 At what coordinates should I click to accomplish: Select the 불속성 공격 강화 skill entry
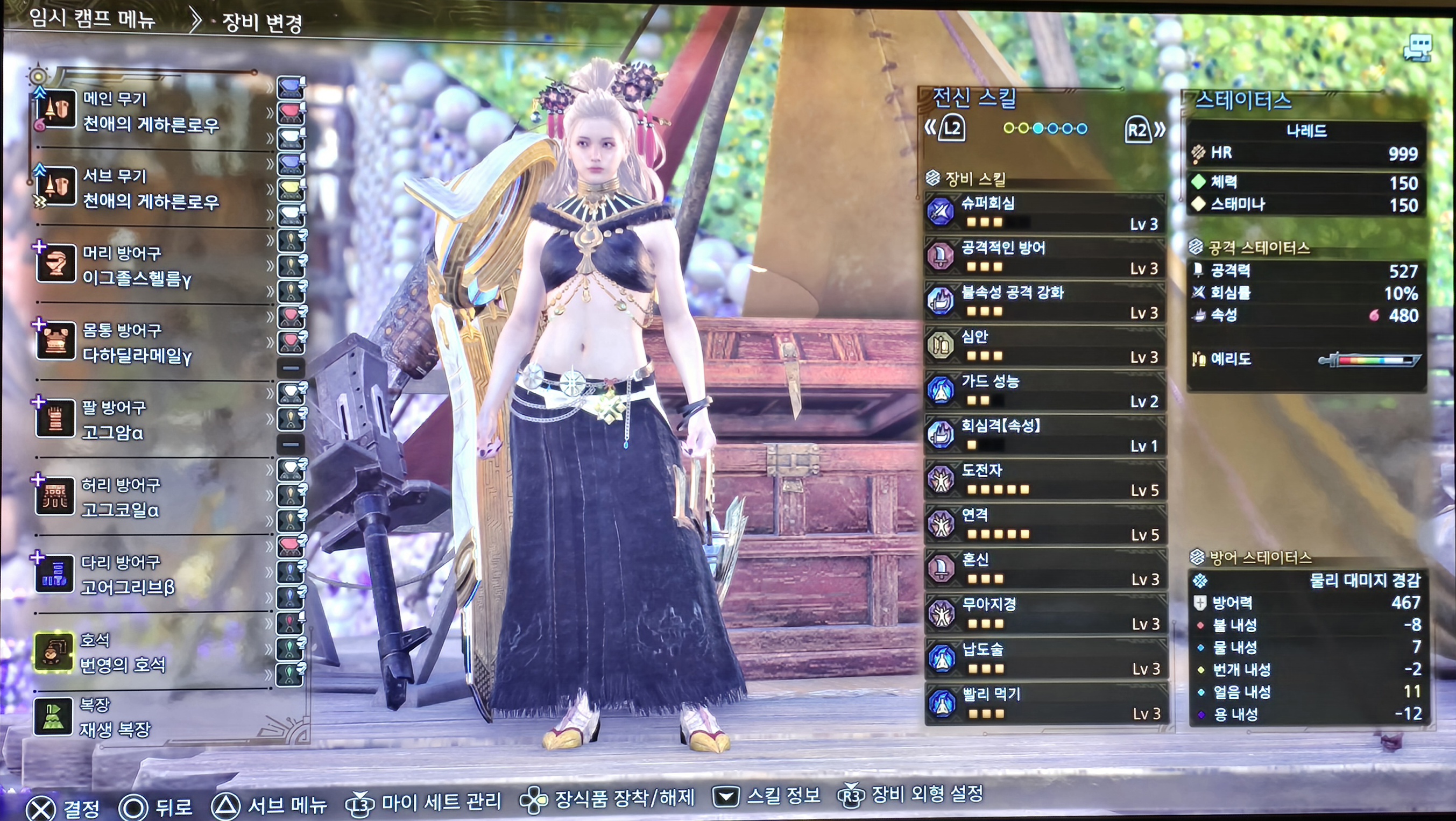(x=1044, y=302)
